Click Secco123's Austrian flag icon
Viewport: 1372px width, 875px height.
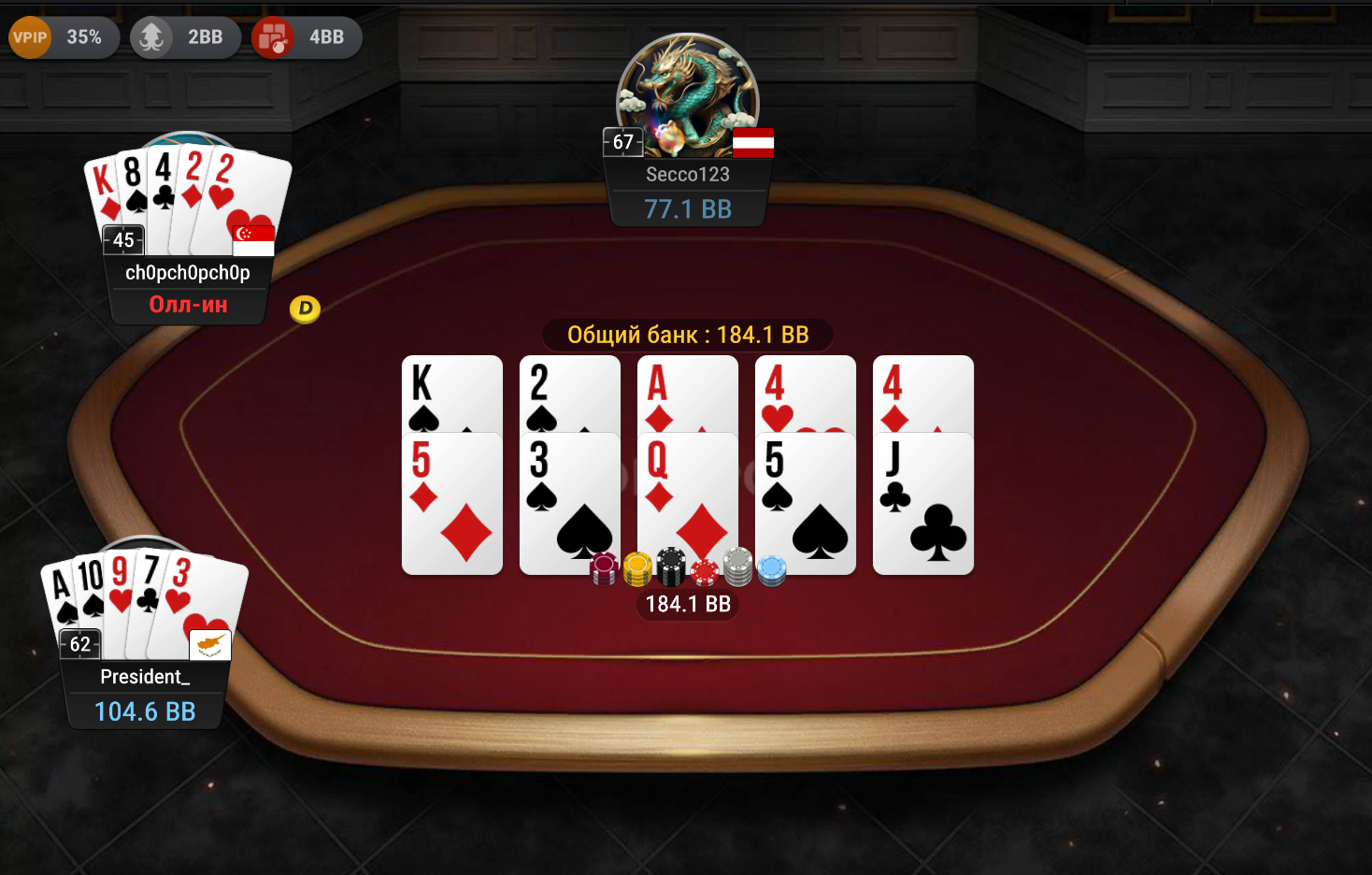(752, 143)
